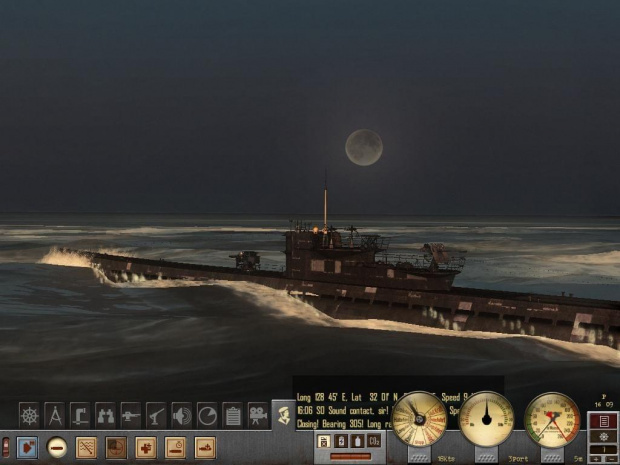
Task: Activate the free camera view icon
Action: [x=258, y=415]
